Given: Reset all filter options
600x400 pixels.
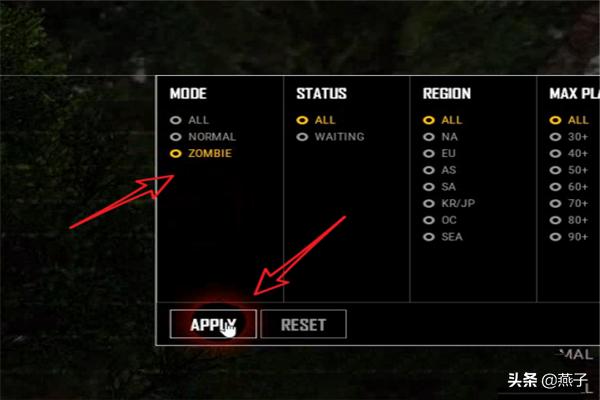Looking at the screenshot, I should pos(303,324).
